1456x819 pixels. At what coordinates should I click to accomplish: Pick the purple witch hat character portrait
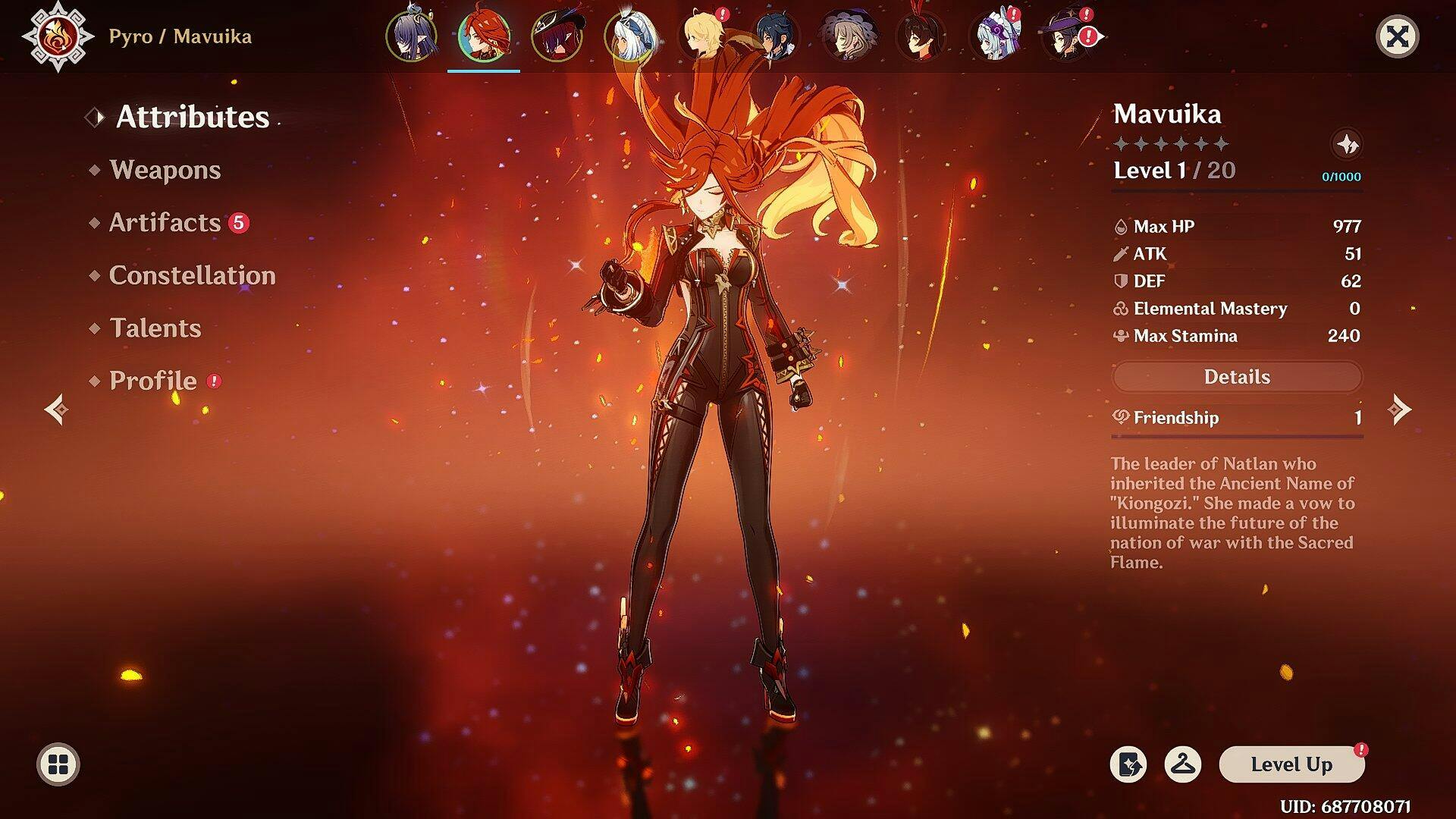[x=1067, y=36]
